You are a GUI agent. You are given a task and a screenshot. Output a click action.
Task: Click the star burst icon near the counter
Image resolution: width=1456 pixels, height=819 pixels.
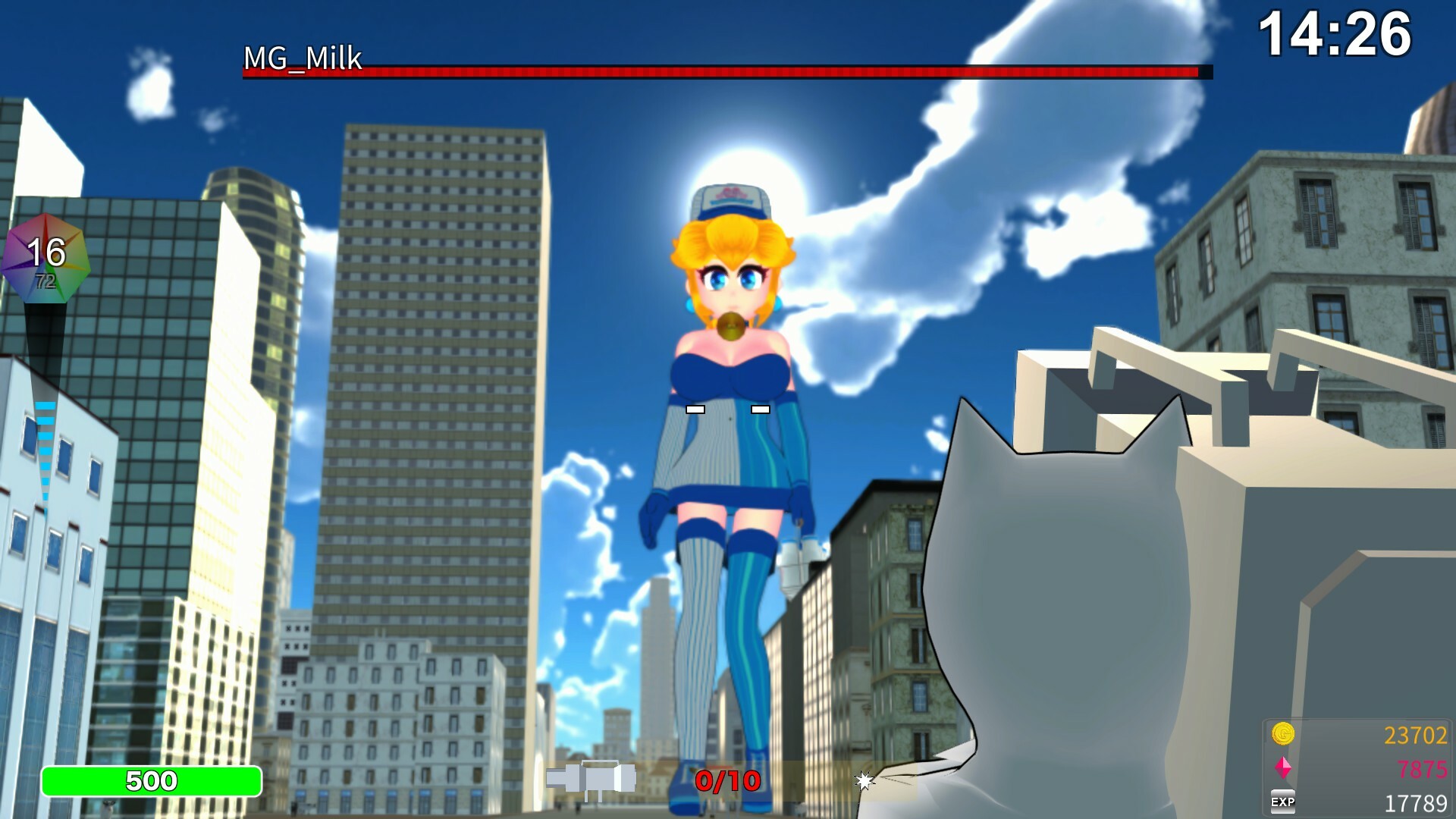864,778
